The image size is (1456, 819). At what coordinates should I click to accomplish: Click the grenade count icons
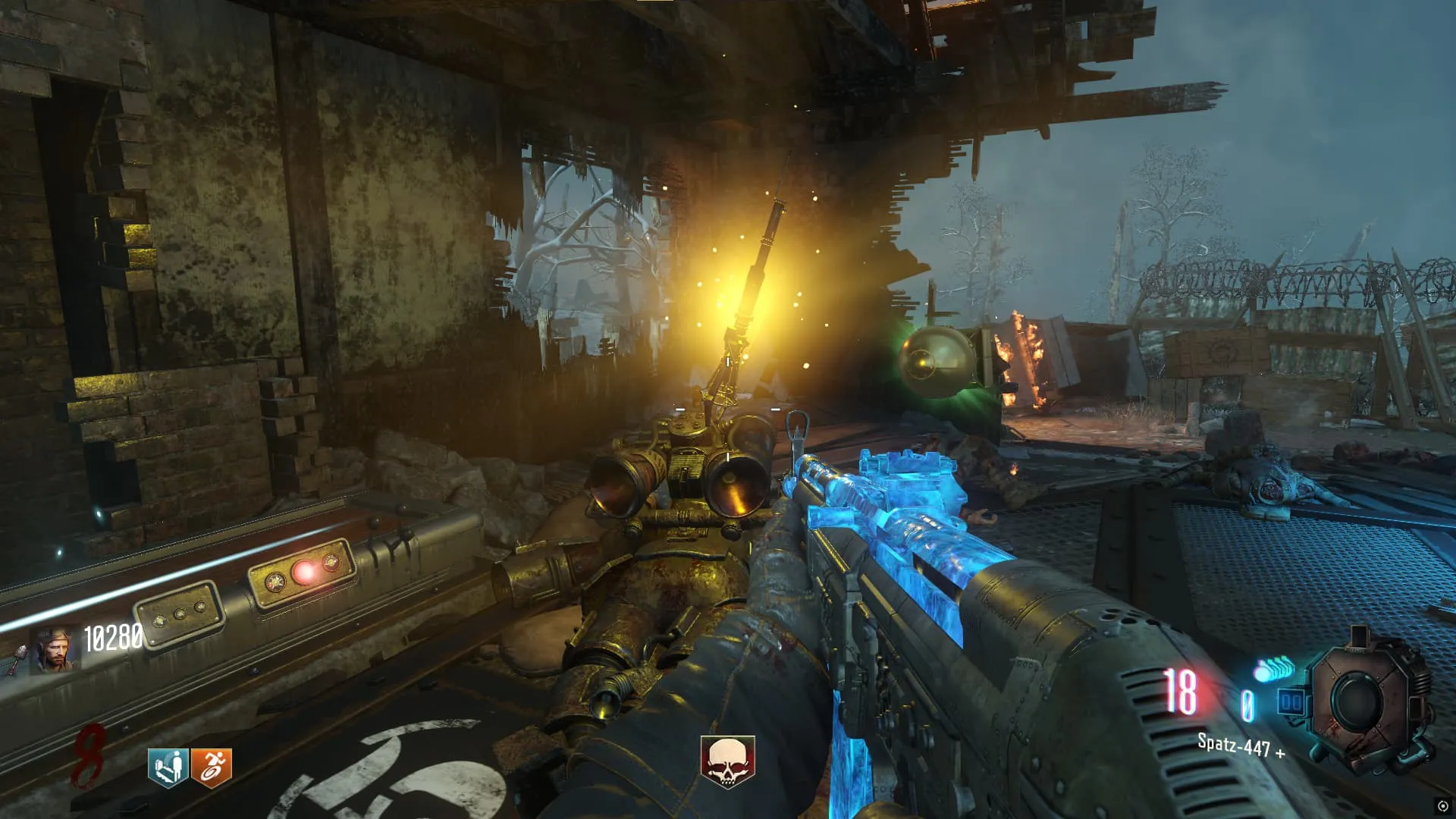[1275, 669]
